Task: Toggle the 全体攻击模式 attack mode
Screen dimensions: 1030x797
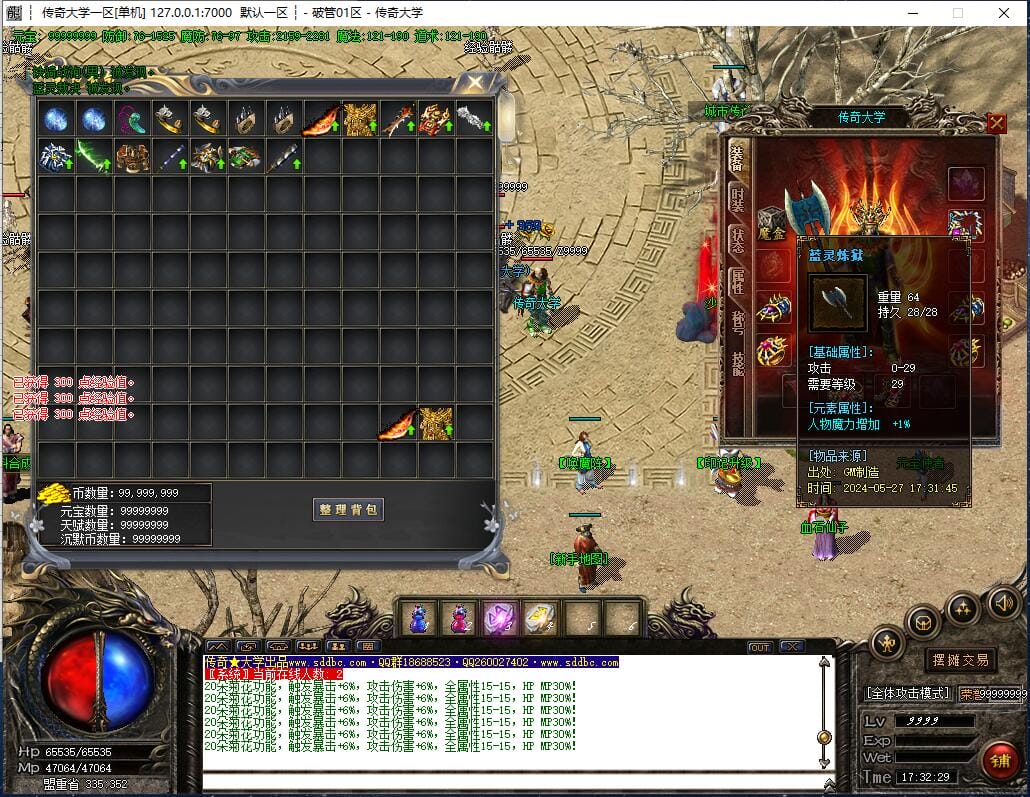Action: [907, 693]
